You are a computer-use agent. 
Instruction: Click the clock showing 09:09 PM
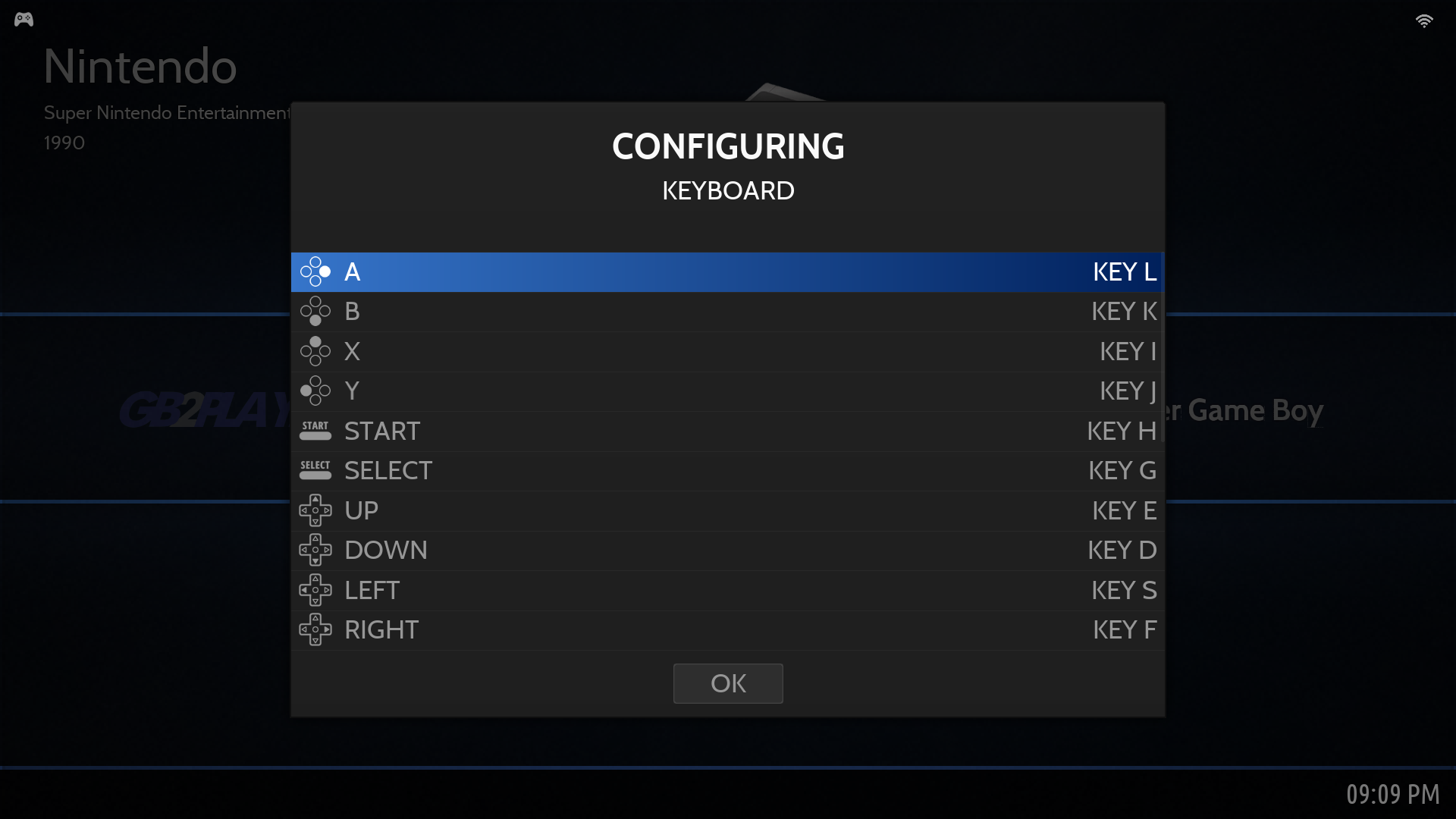click(1394, 795)
